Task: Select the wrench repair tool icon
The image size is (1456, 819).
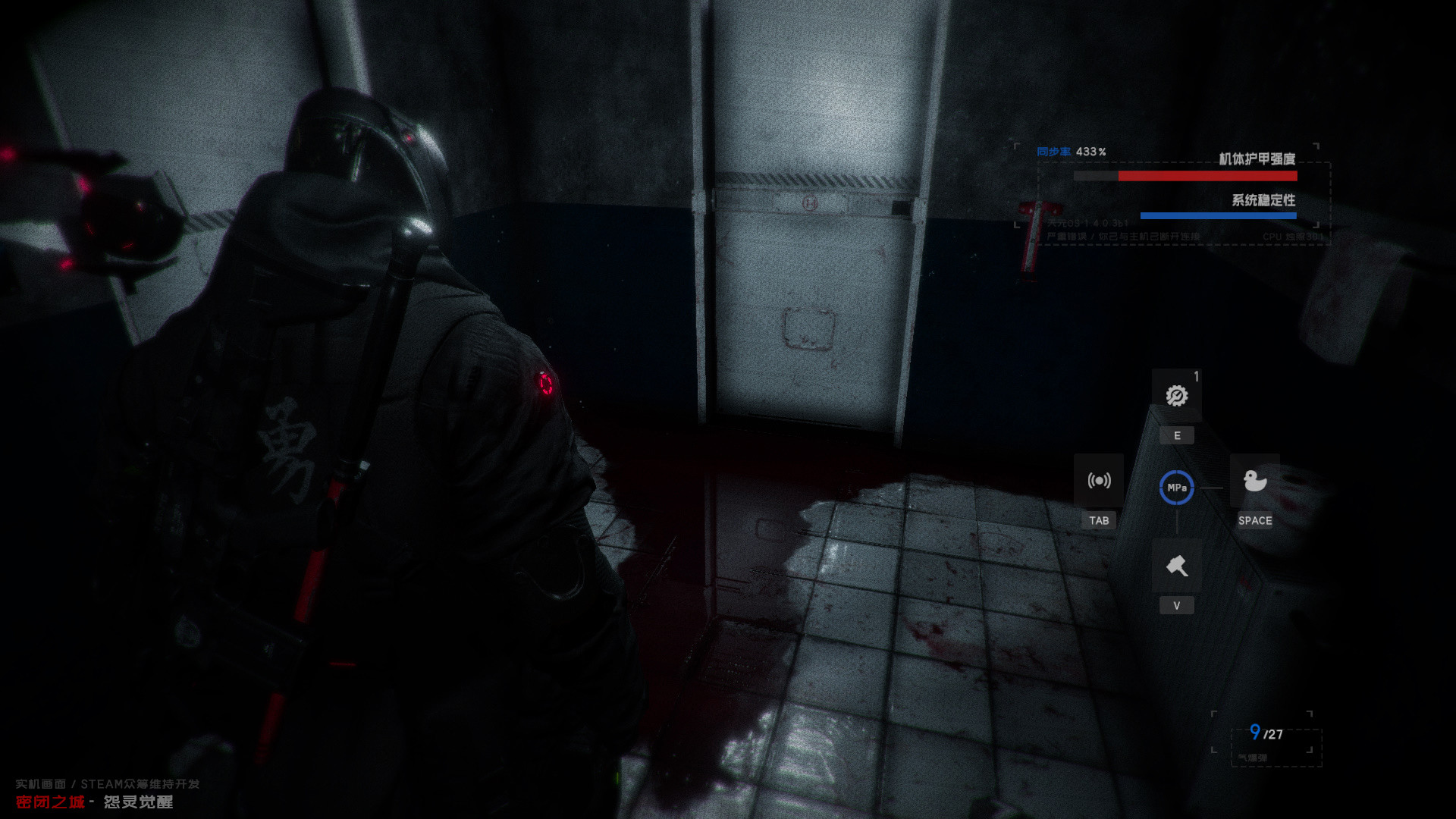Action: pos(1176,395)
